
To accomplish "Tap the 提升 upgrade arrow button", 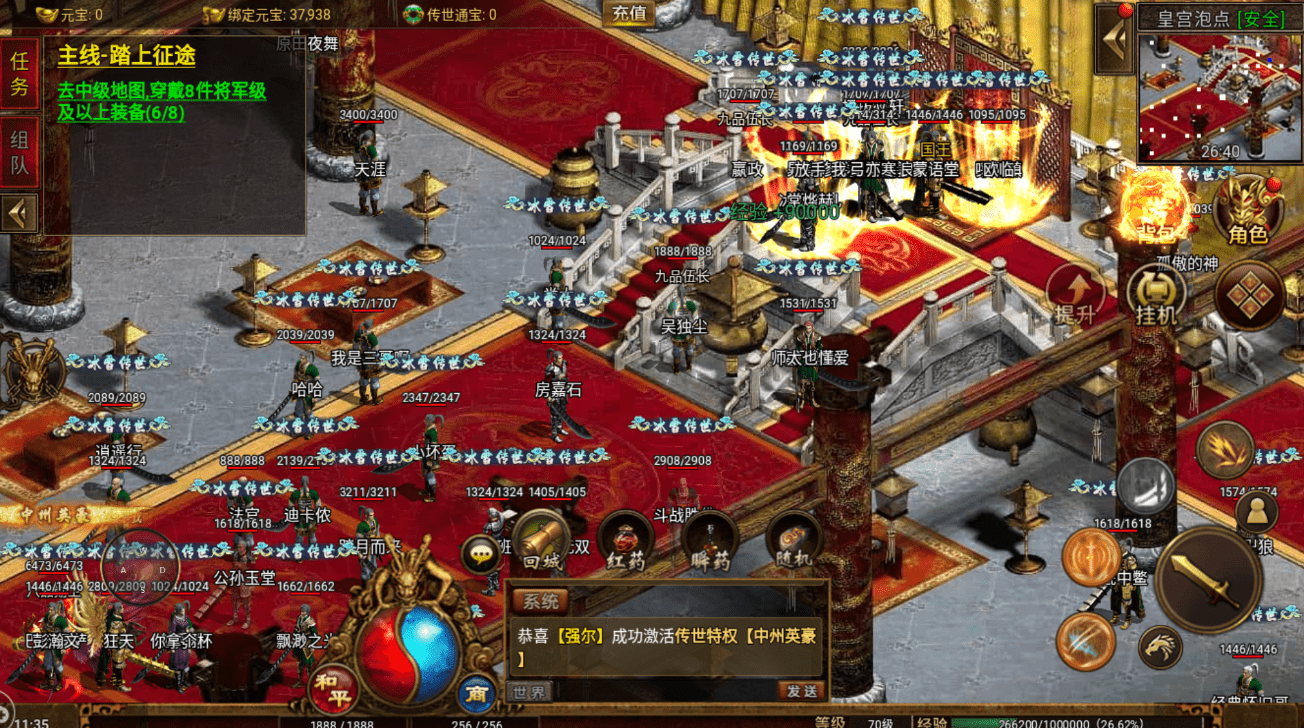I will (1076, 295).
